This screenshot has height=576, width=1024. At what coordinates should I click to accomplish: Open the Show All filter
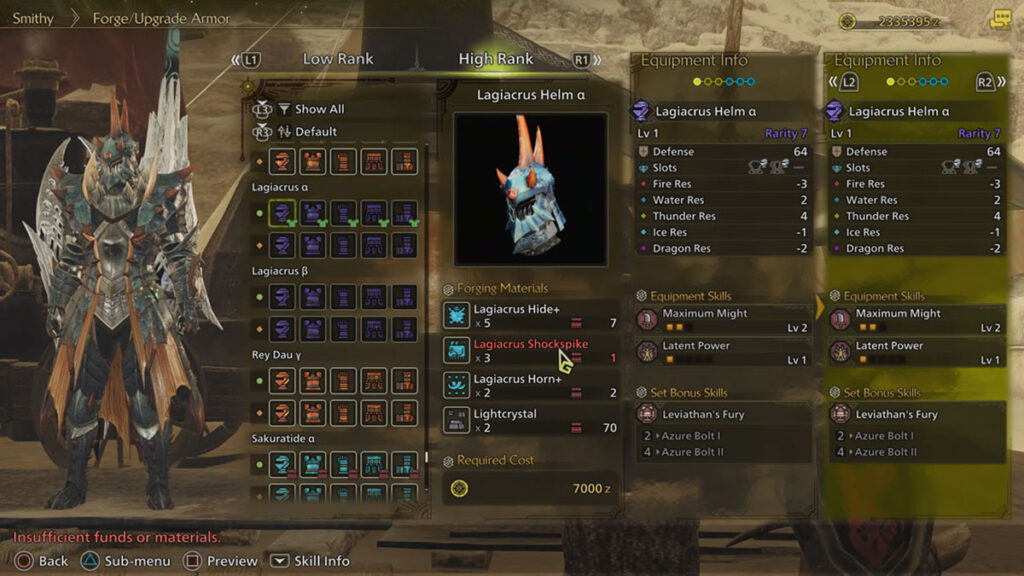318,109
